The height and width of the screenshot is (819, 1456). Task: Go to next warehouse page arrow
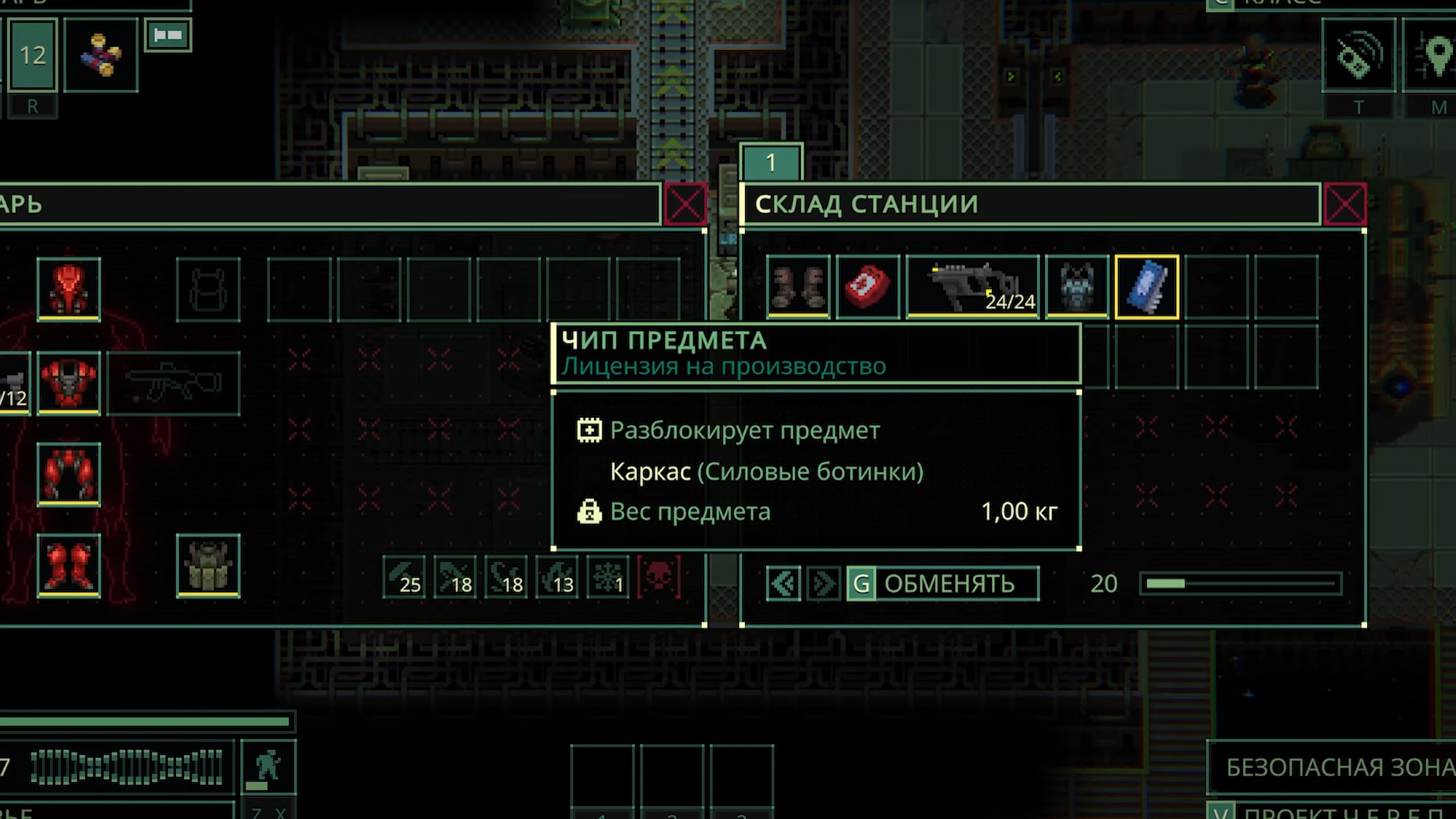[823, 584]
